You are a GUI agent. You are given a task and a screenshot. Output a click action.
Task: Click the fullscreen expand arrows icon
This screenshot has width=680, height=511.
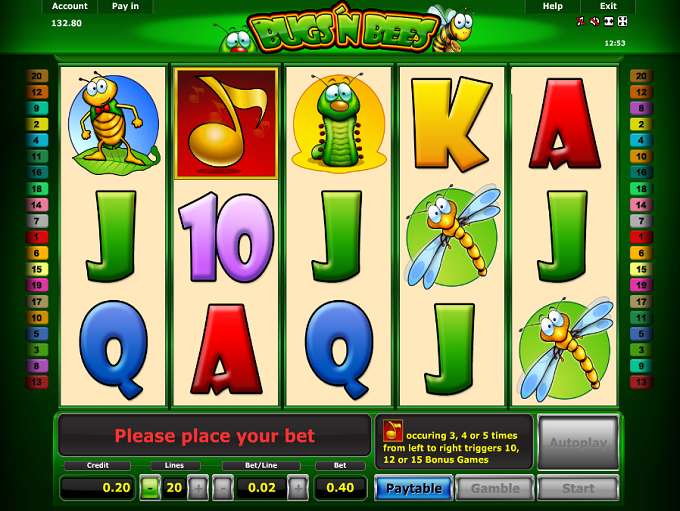(x=622, y=21)
